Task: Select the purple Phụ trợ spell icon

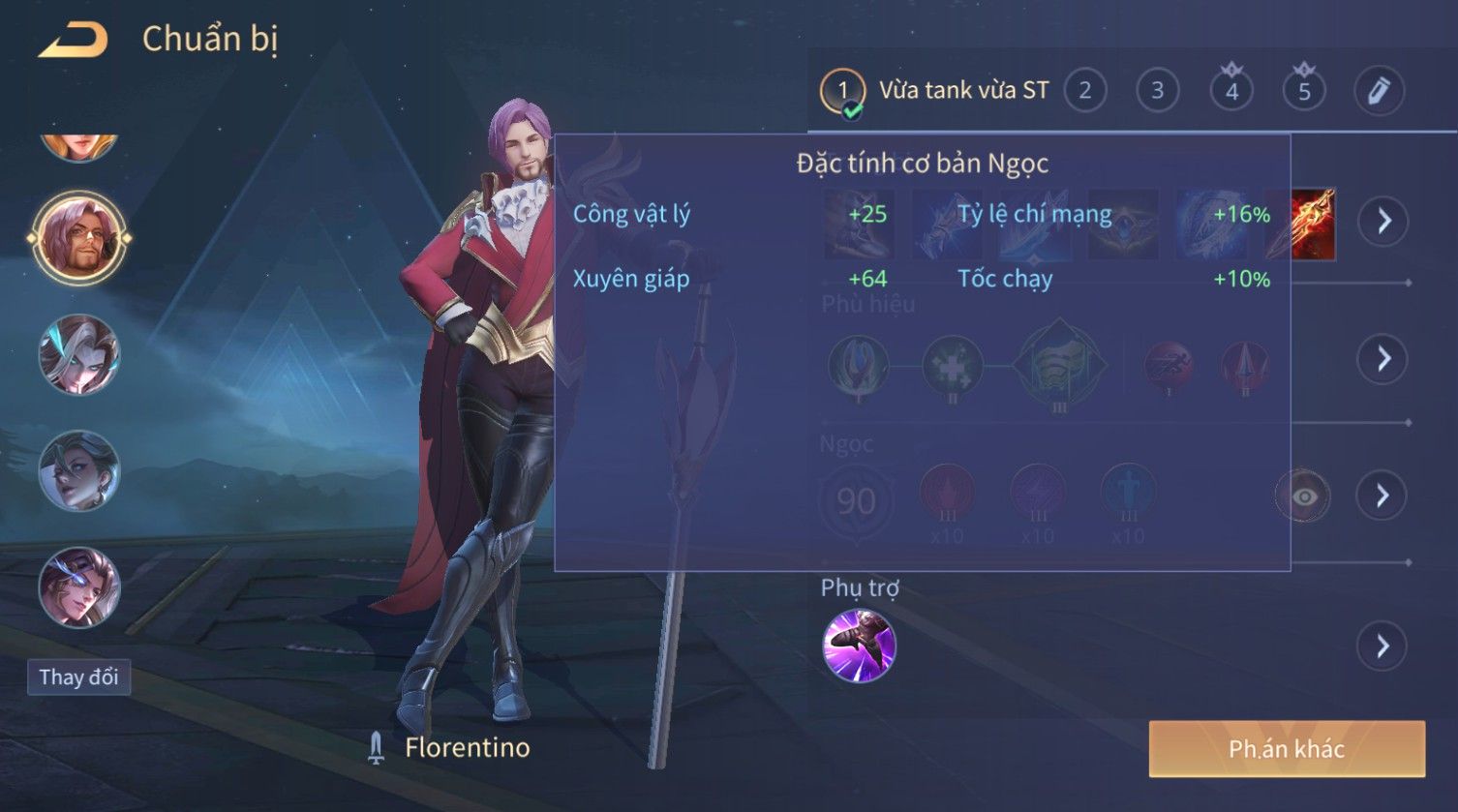Action: 859,646
